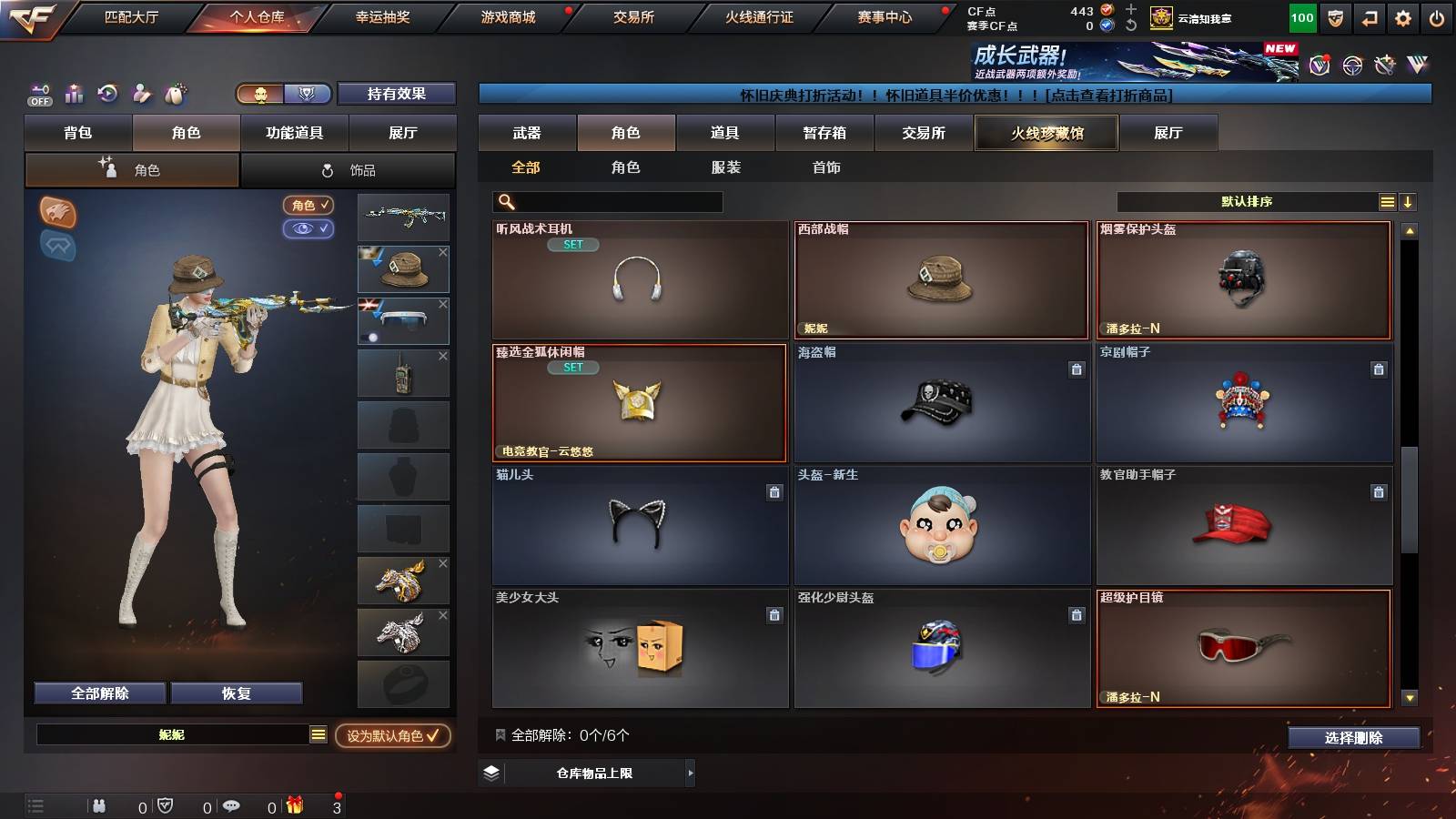
Task: Click the trash icon on 海盗帽 item
Action: 1077,368
